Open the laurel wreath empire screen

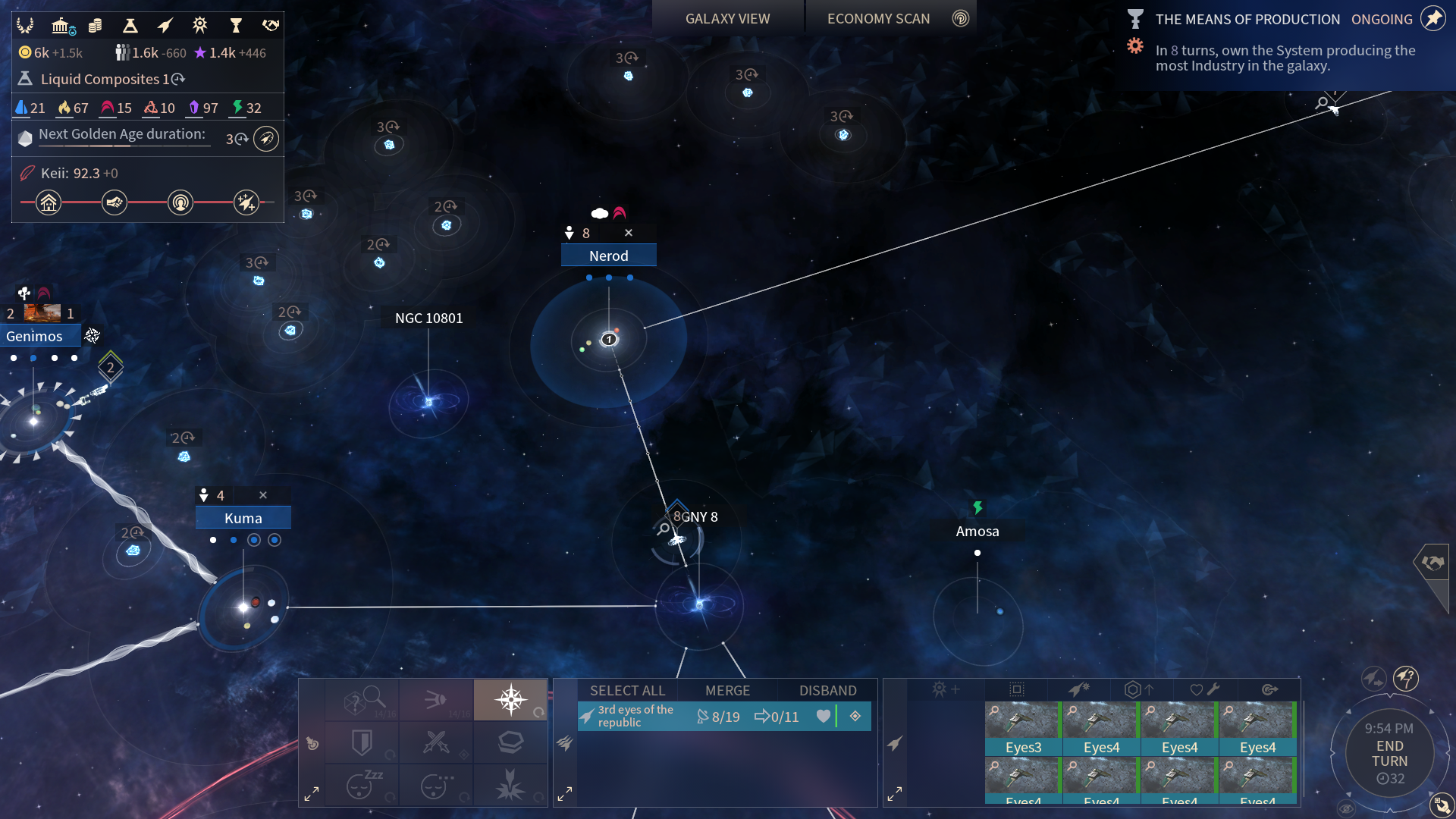pos(25,26)
